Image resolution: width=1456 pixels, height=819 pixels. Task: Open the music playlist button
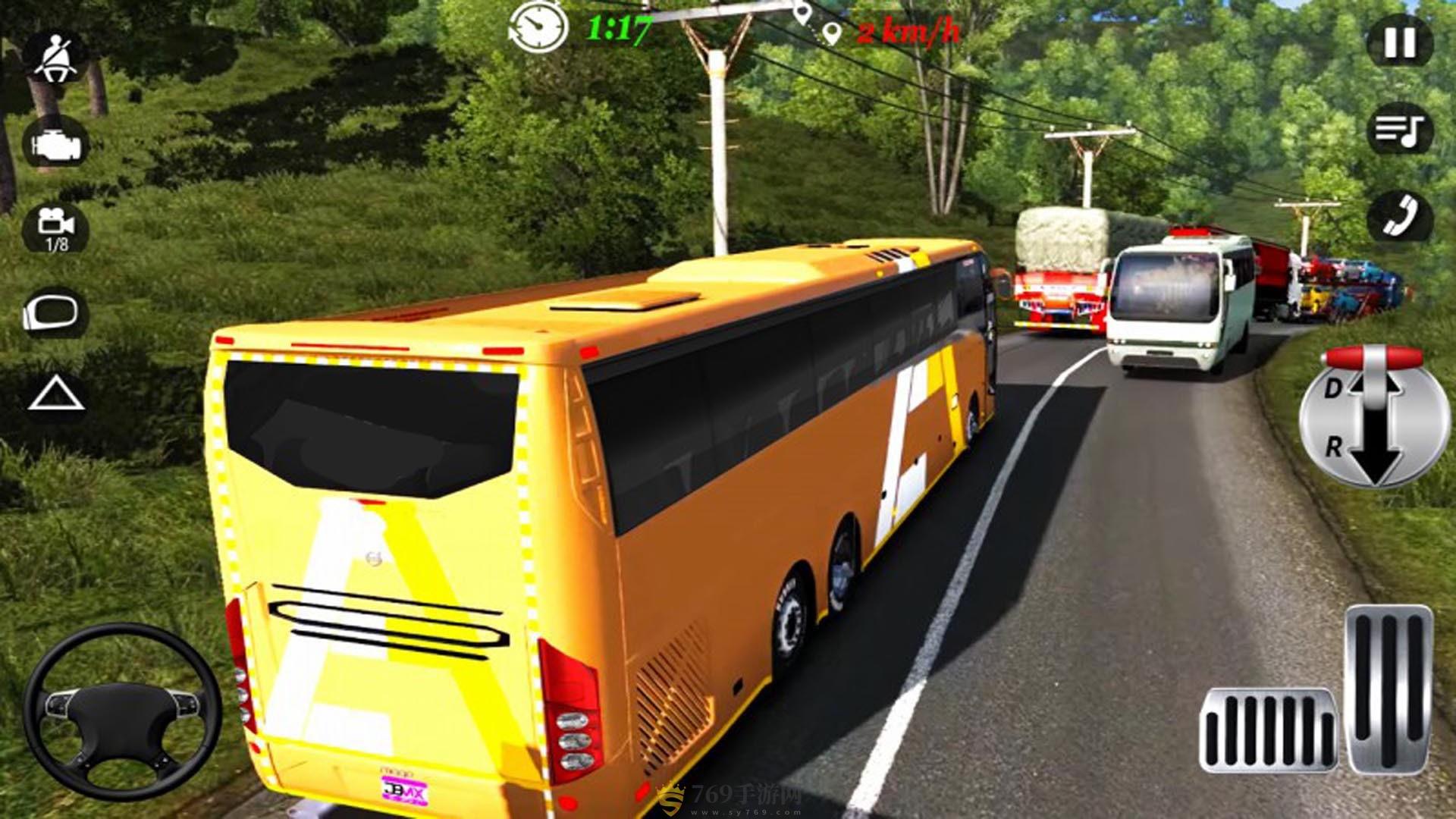[x=1400, y=130]
